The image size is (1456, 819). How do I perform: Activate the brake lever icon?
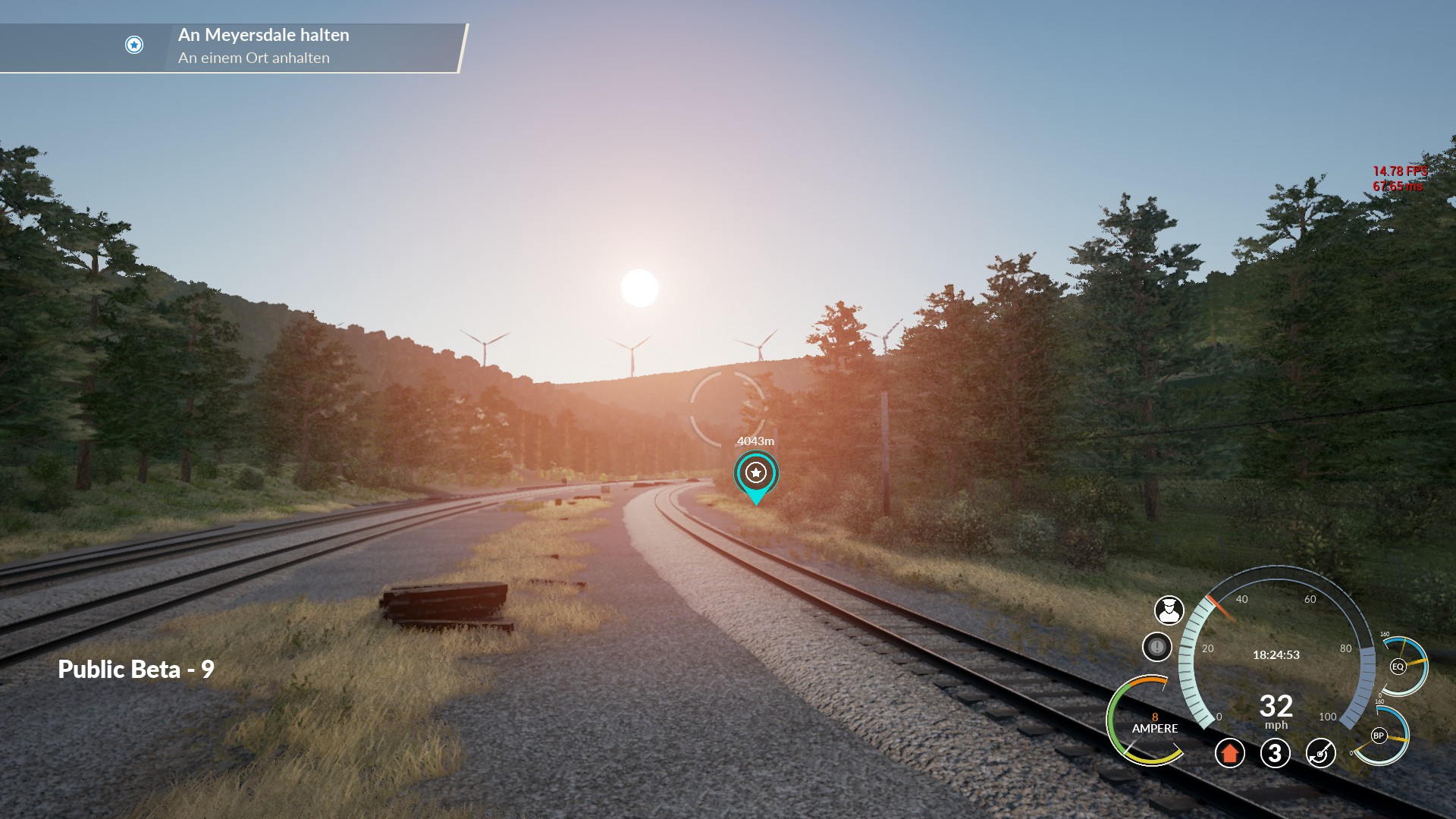pos(1320,753)
